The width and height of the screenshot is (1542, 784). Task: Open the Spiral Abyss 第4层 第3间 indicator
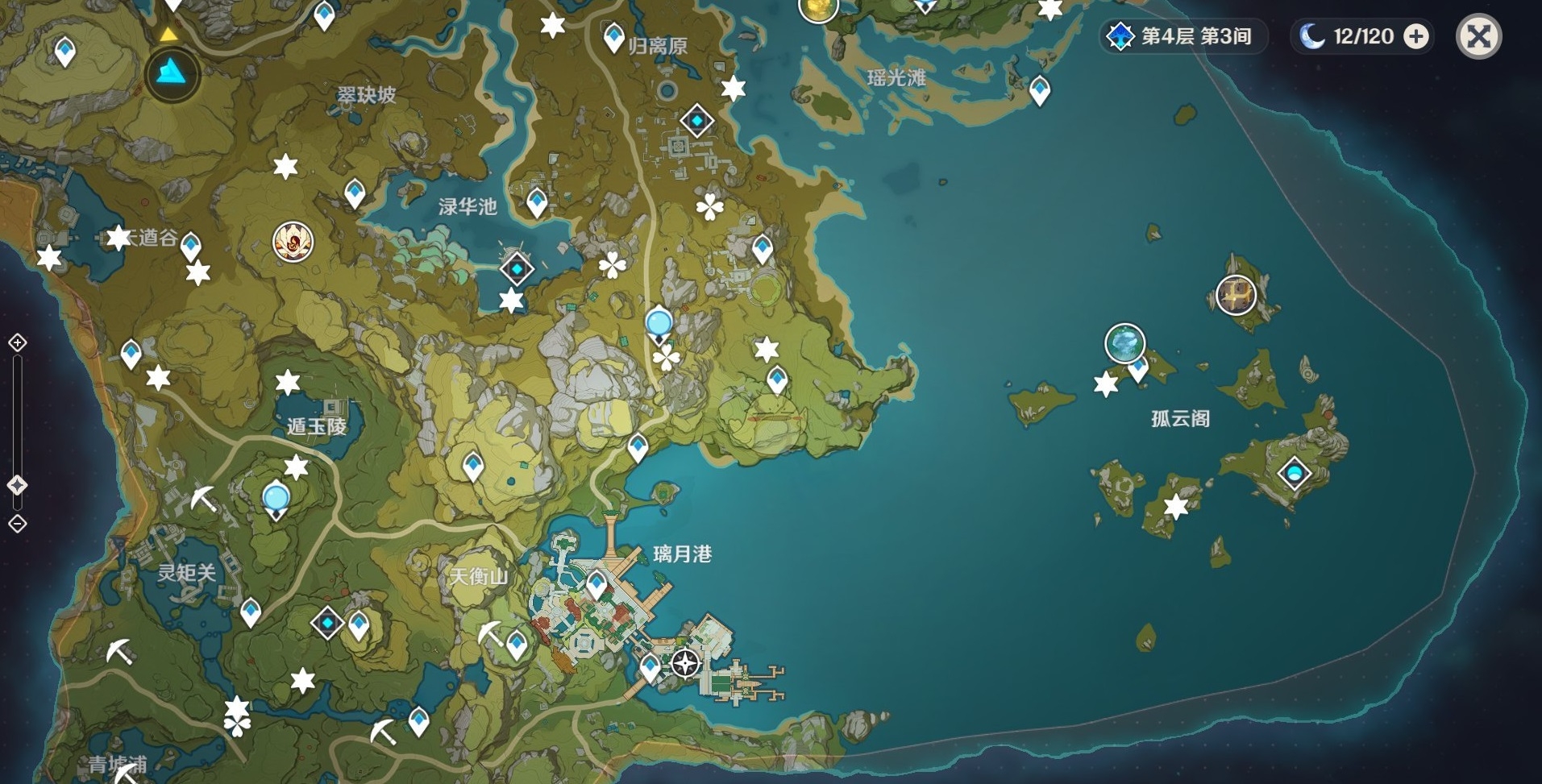[x=1182, y=36]
